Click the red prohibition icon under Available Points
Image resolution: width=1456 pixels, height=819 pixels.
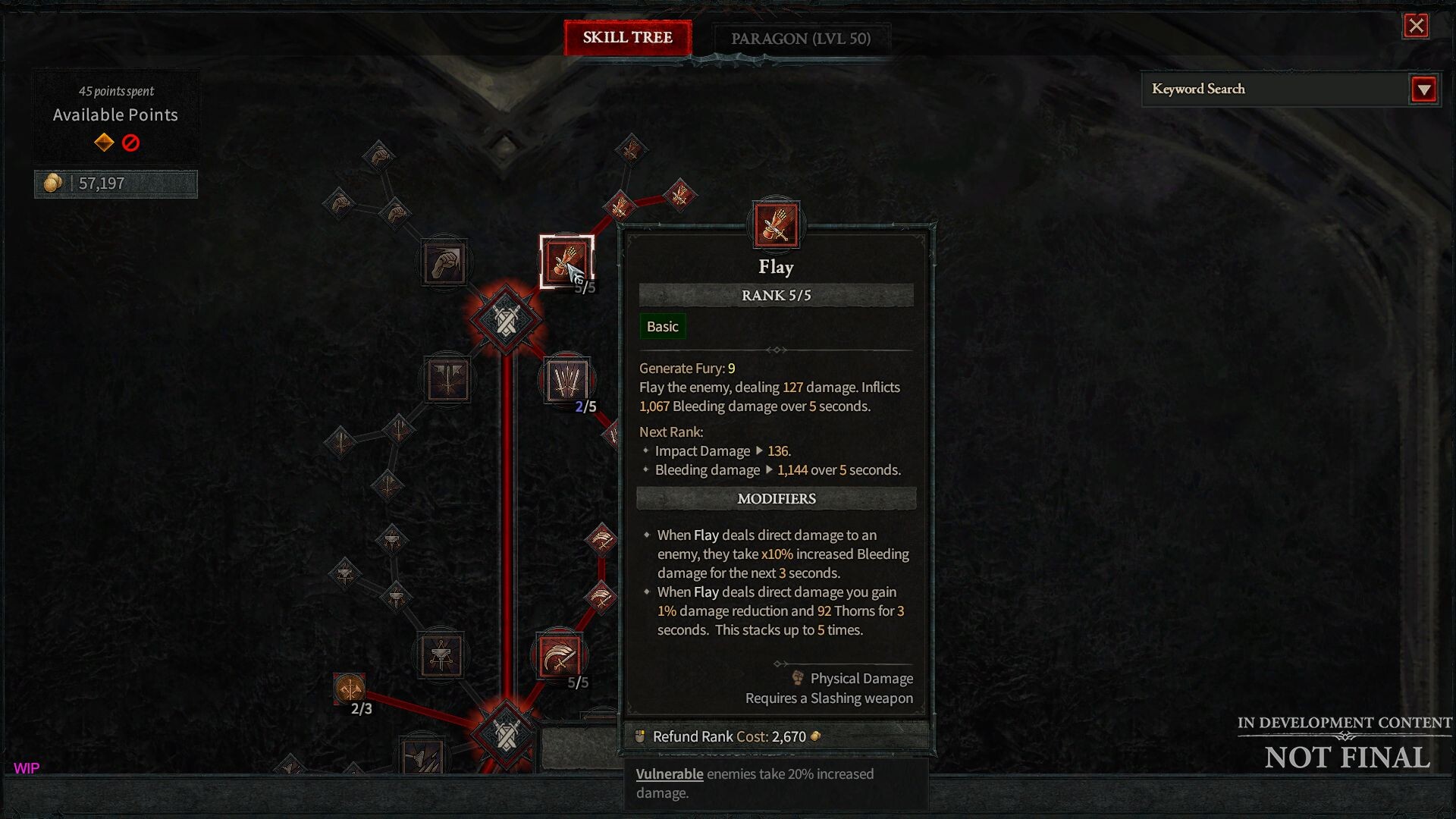[131, 143]
